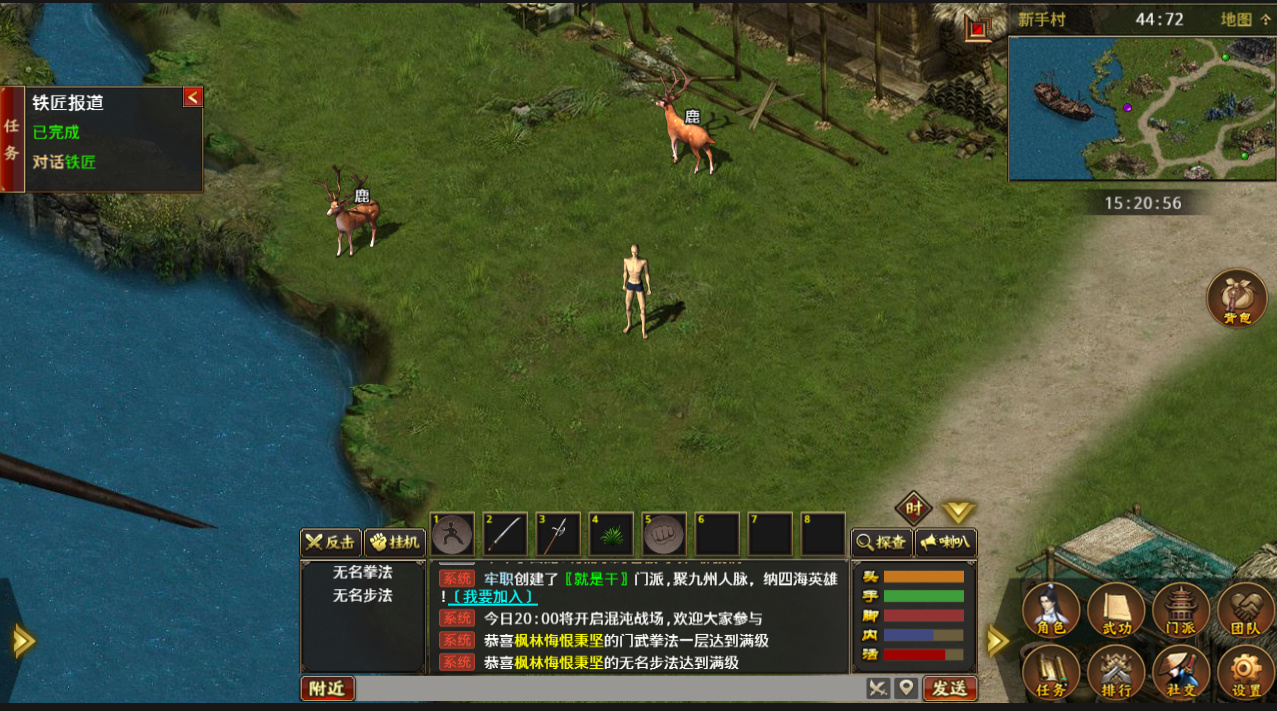Toggle the 反击 counterattack button
The image size is (1277, 711).
pyautogui.click(x=331, y=543)
